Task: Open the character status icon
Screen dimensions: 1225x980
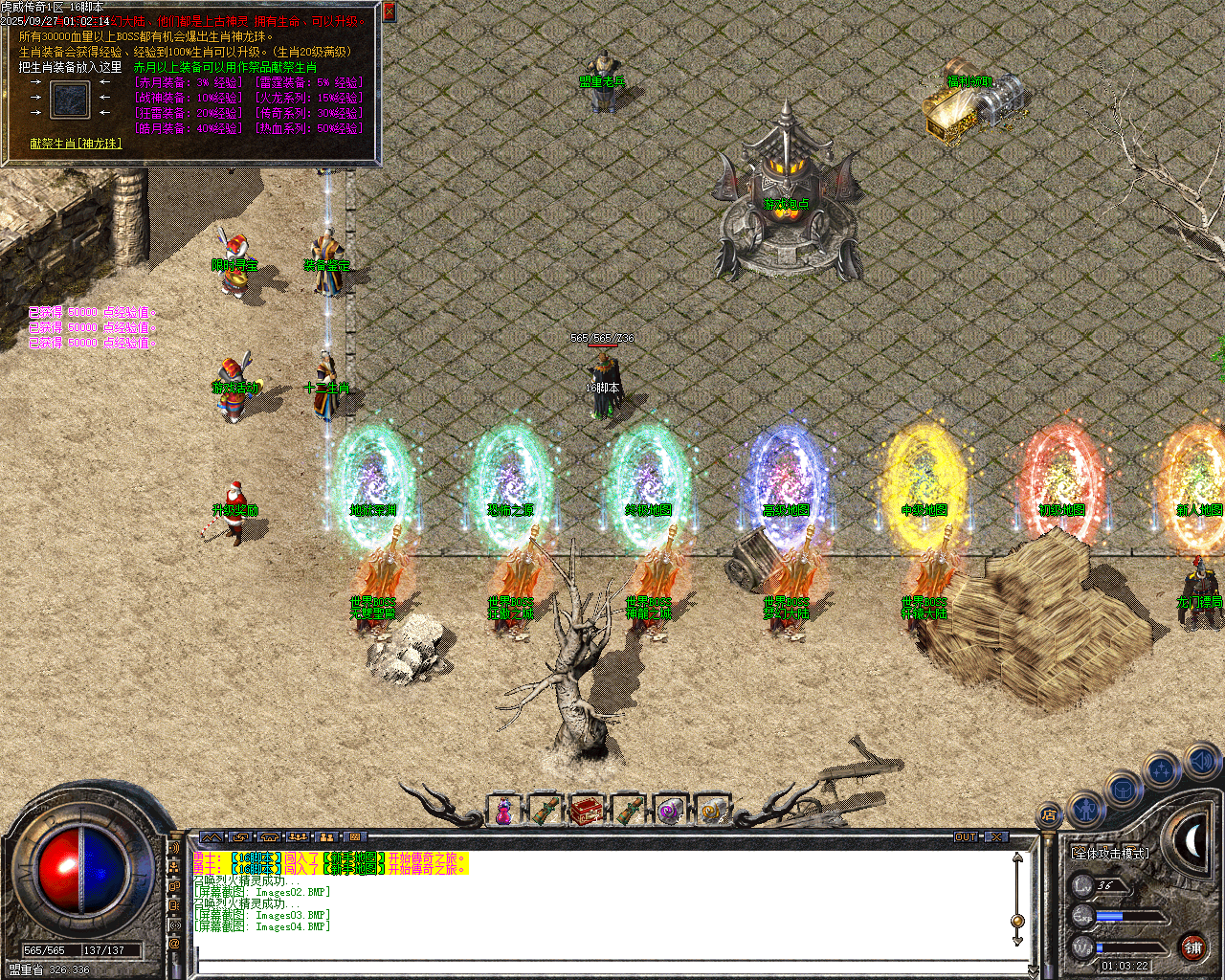Action: click(x=1087, y=810)
